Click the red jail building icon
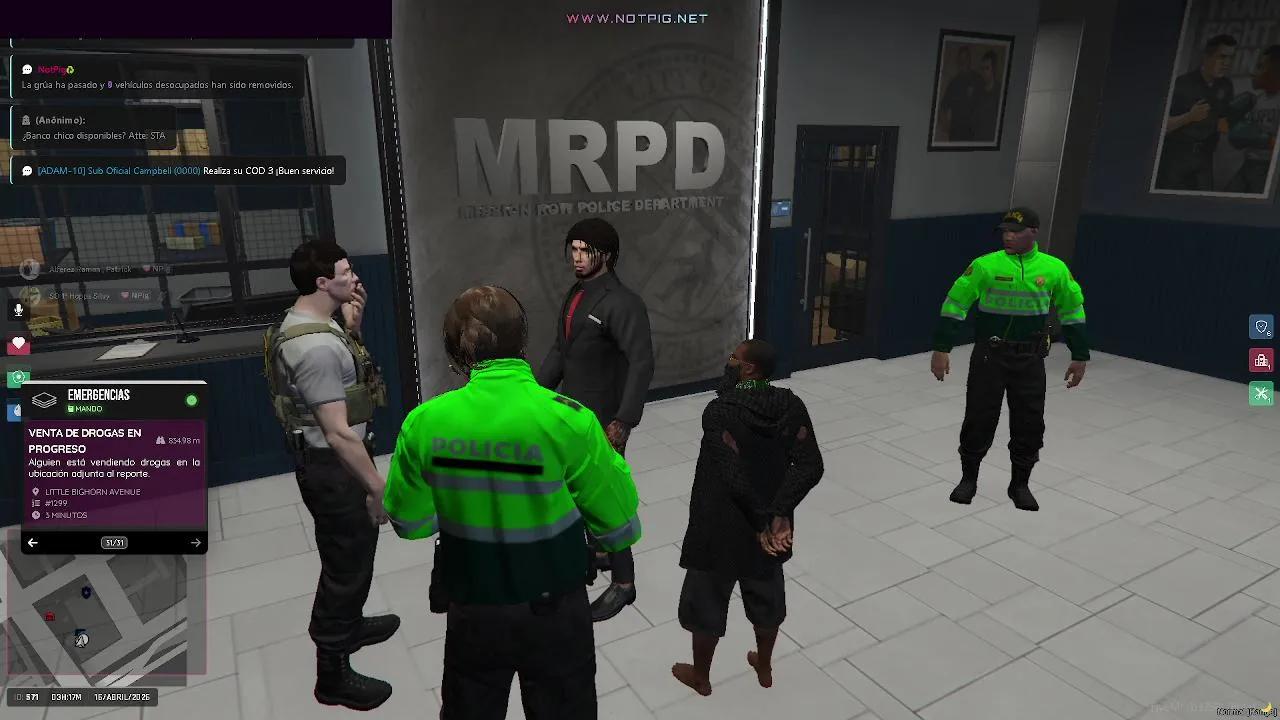This screenshot has width=1280, height=720. pyautogui.click(x=1262, y=360)
